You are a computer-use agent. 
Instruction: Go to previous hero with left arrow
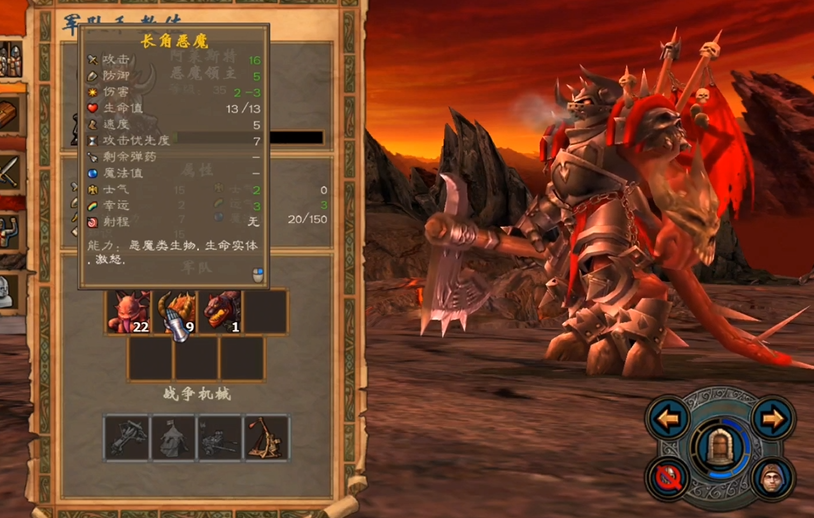click(x=669, y=418)
